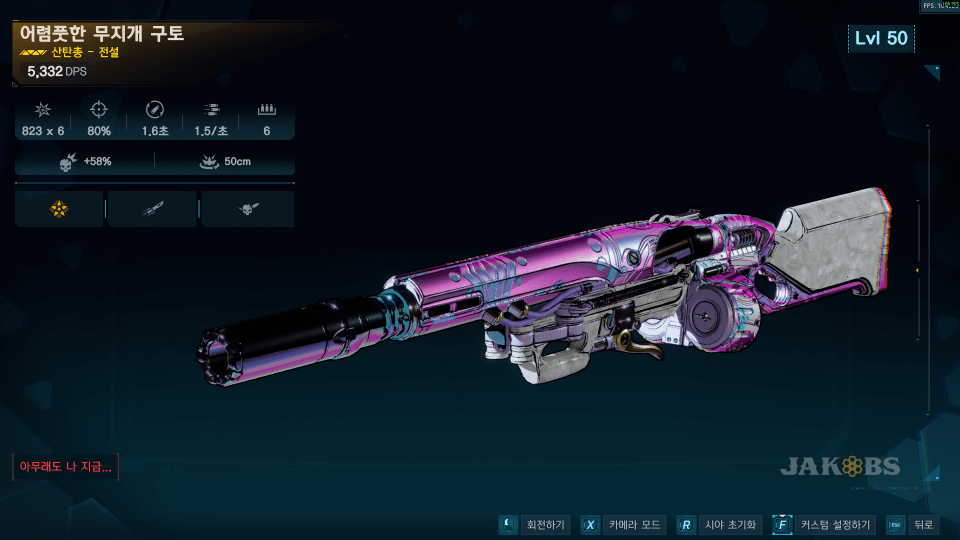Select the gold star attribute tile

coord(59,208)
